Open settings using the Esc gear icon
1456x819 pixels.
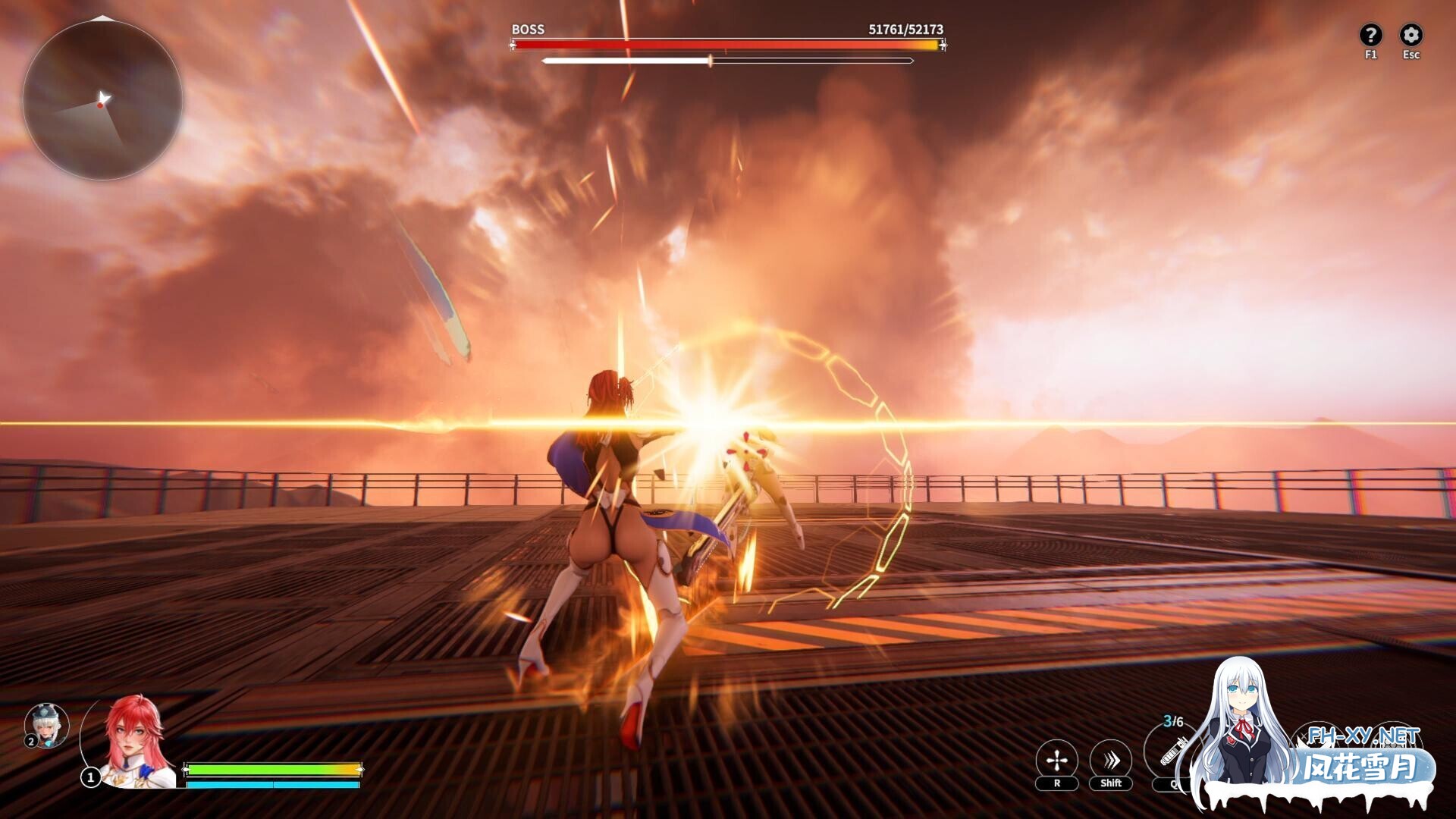coord(1412,33)
